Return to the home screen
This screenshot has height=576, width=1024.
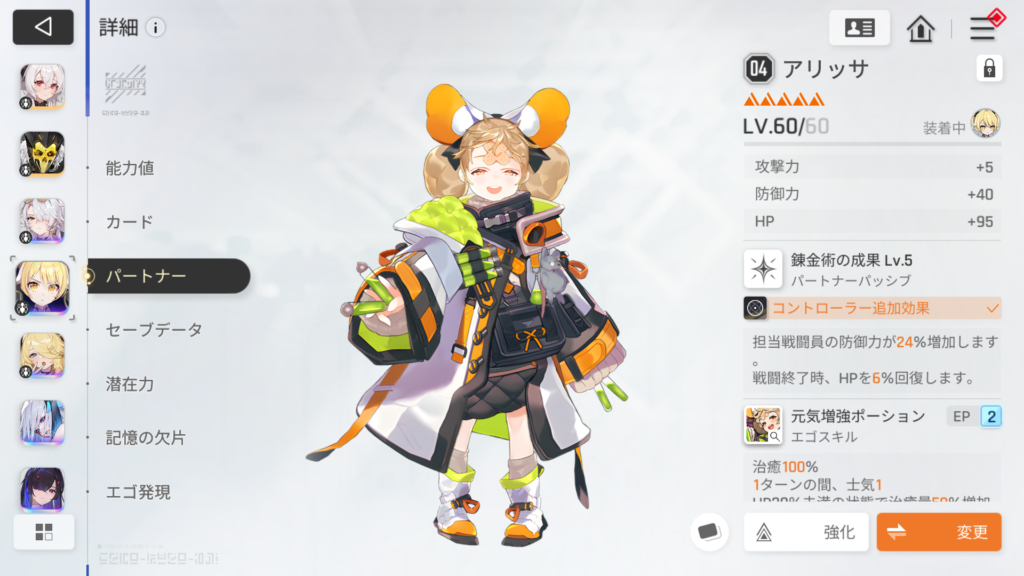[920, 28]
